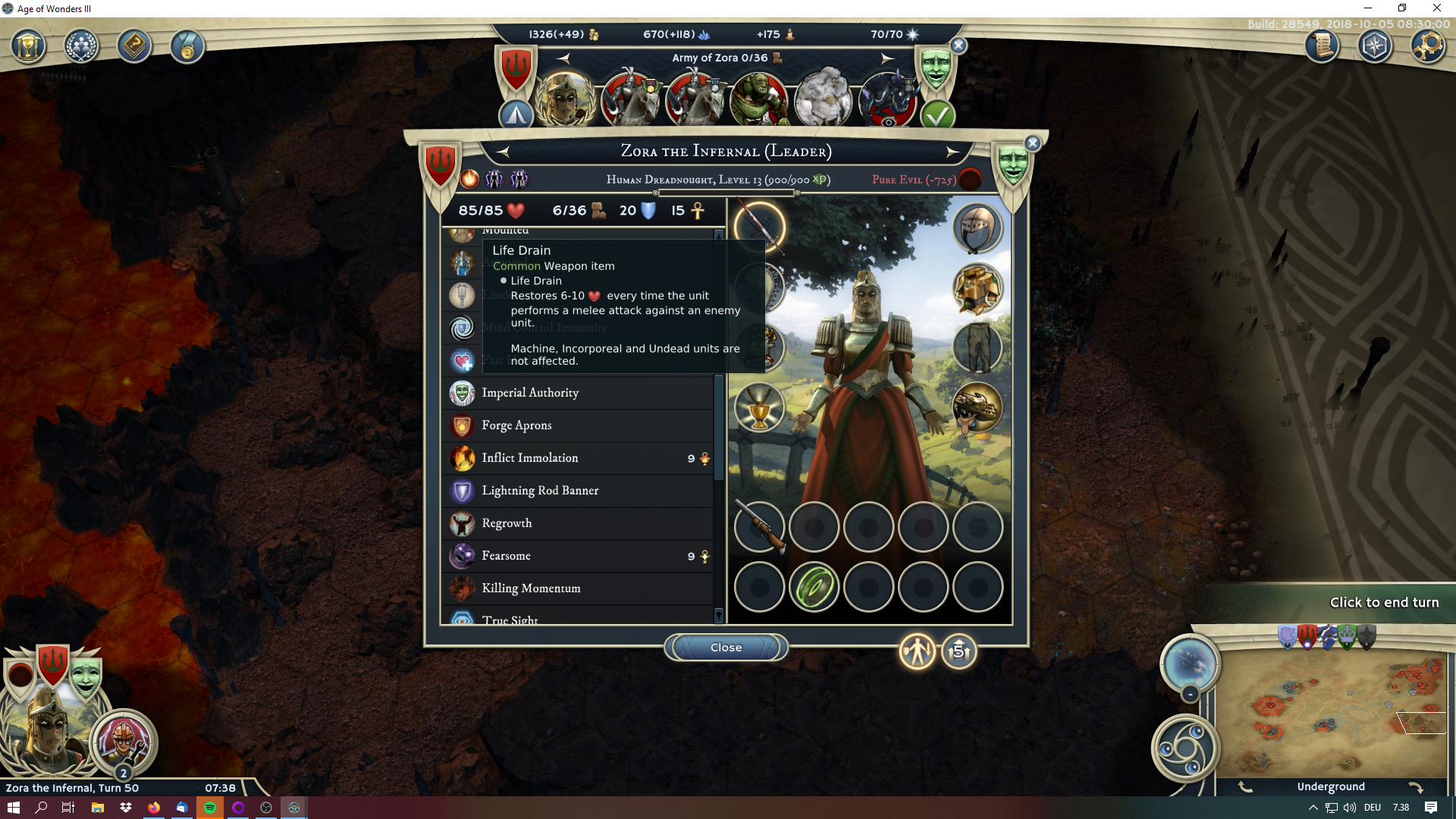Open Spotify from the Windows taskbar

coord(210,808)
